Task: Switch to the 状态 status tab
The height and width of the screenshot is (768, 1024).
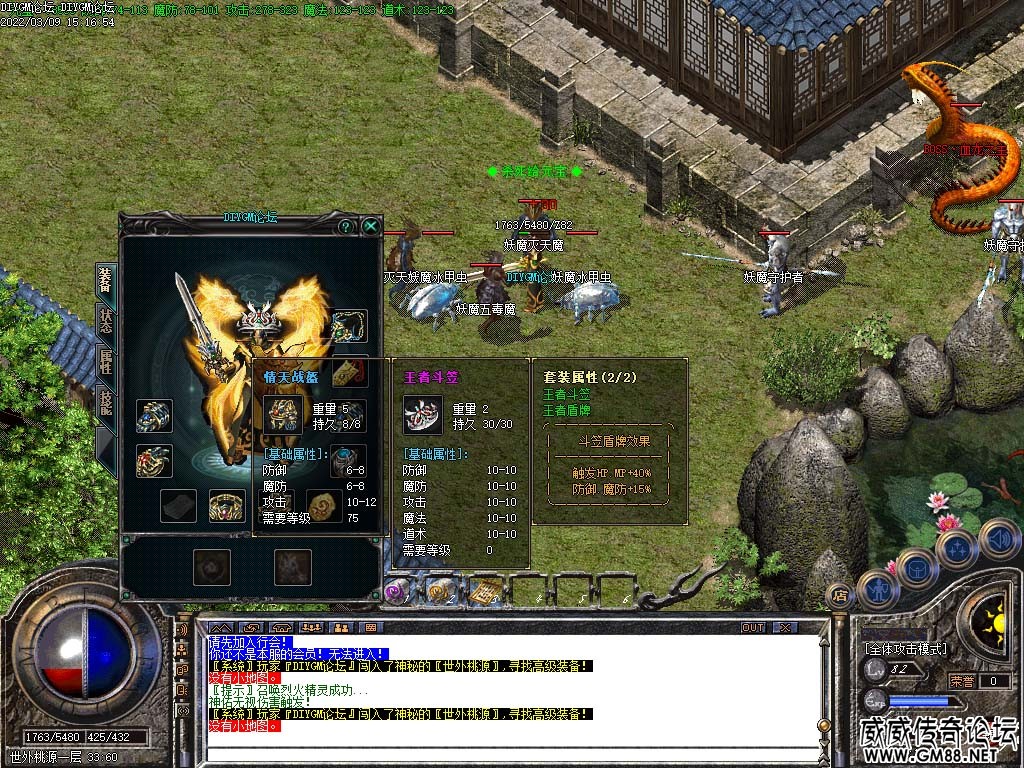Action: click(105, 322)
